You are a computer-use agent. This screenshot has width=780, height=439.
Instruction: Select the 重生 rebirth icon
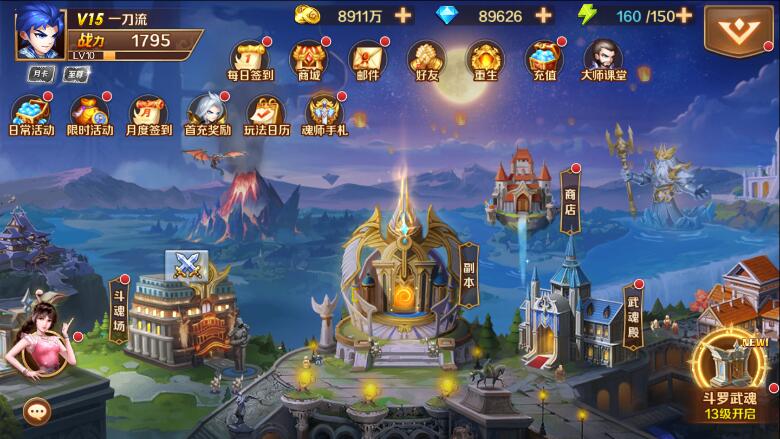[x=485, y=60]
